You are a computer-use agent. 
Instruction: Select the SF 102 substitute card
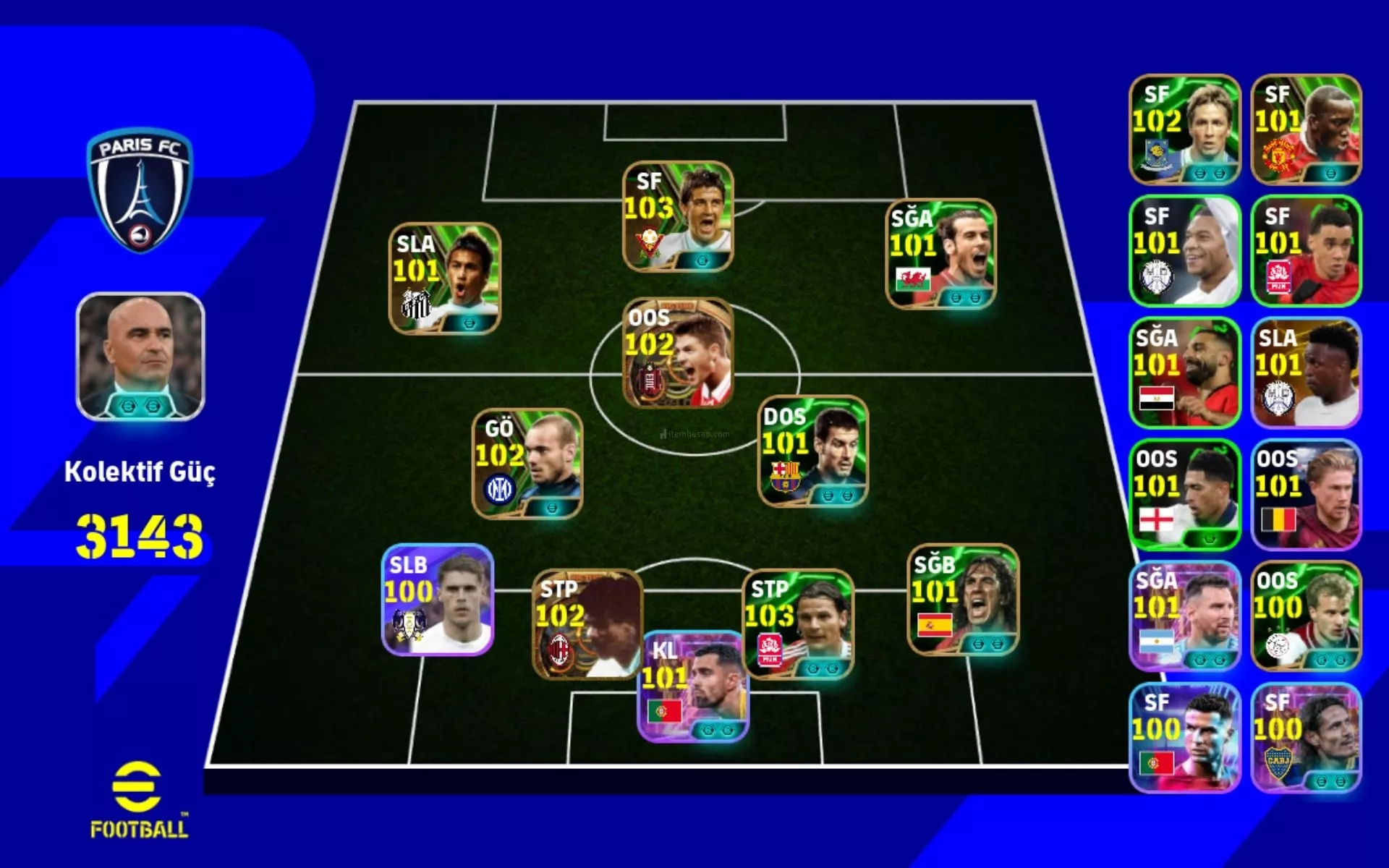click(1184, 129)
